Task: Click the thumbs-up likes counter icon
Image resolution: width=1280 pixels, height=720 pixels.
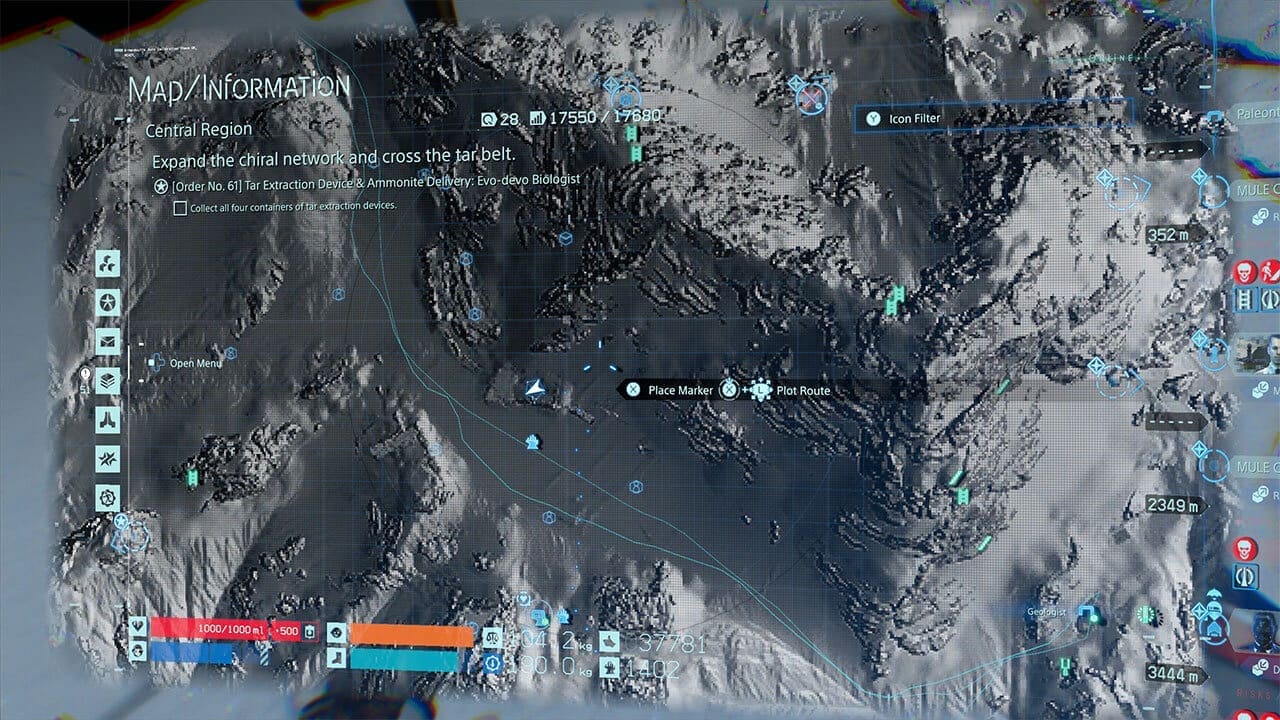Action: [x=609, y=641]
